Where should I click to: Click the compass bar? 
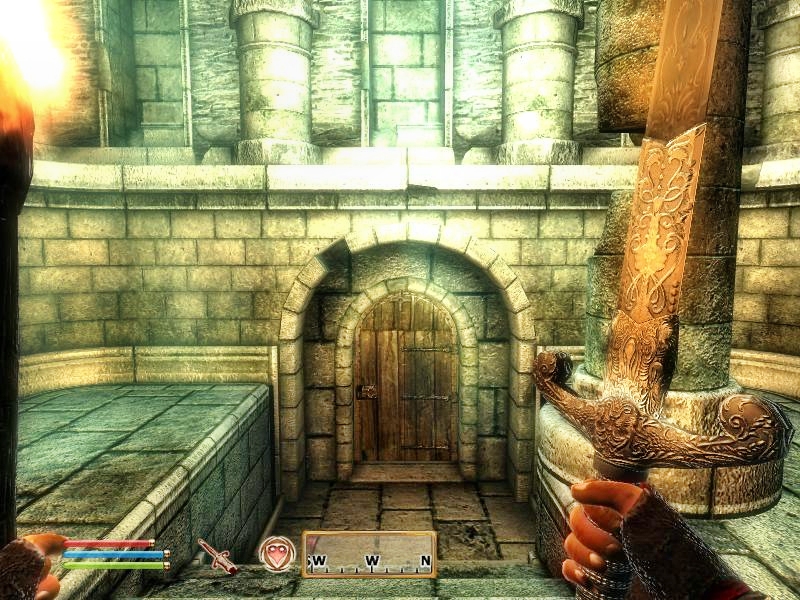(369, 555)
